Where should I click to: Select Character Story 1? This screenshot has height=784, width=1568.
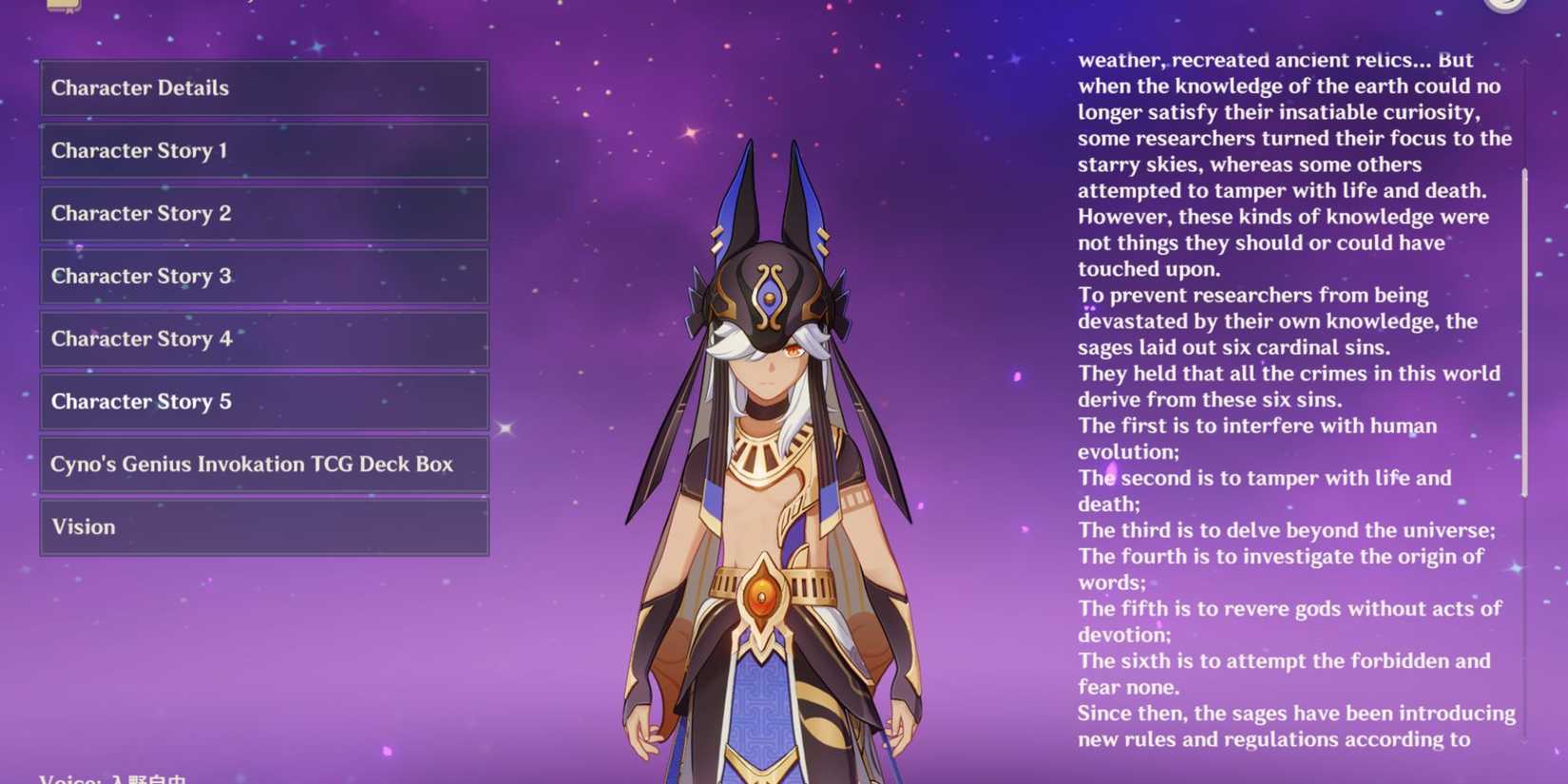click(x=262, y=150)
